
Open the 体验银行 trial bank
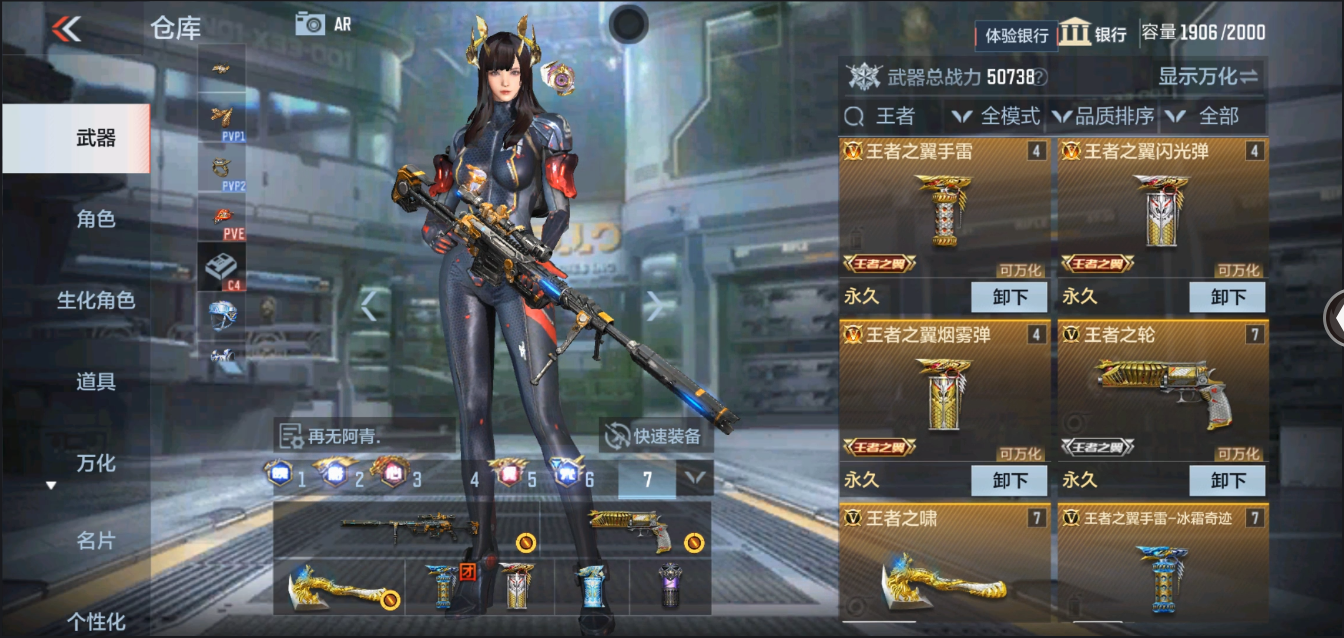click(x=1016, y=35)
